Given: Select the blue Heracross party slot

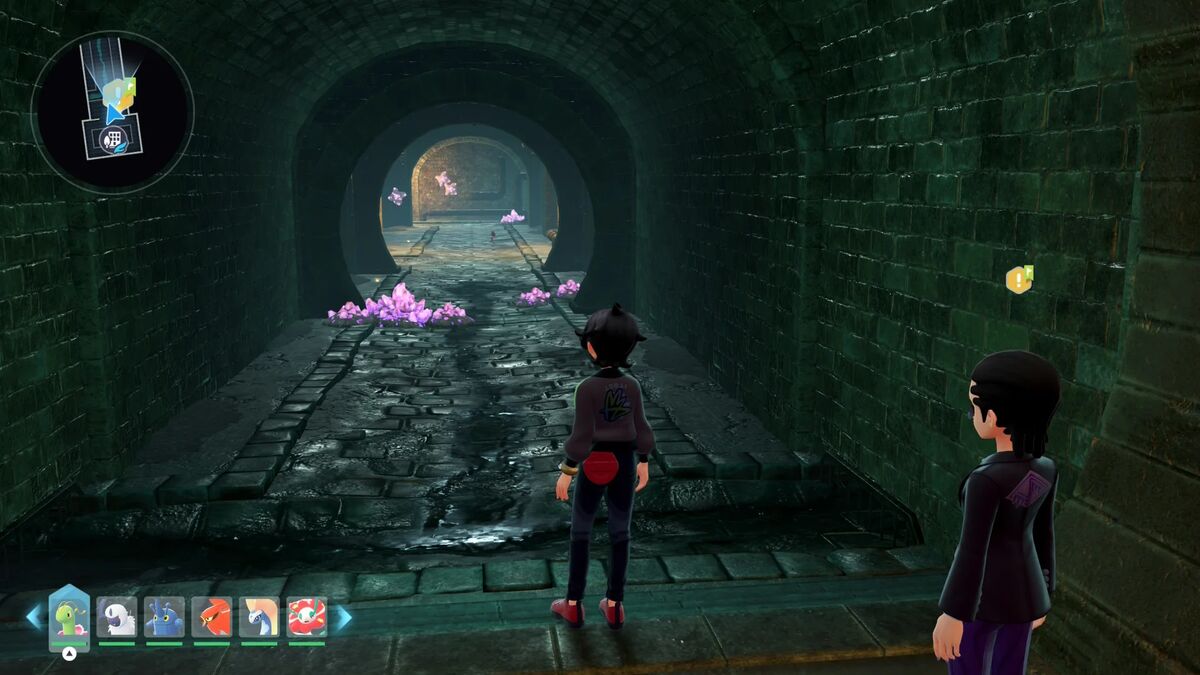Looking at the screenshot, I should point(164,617).
